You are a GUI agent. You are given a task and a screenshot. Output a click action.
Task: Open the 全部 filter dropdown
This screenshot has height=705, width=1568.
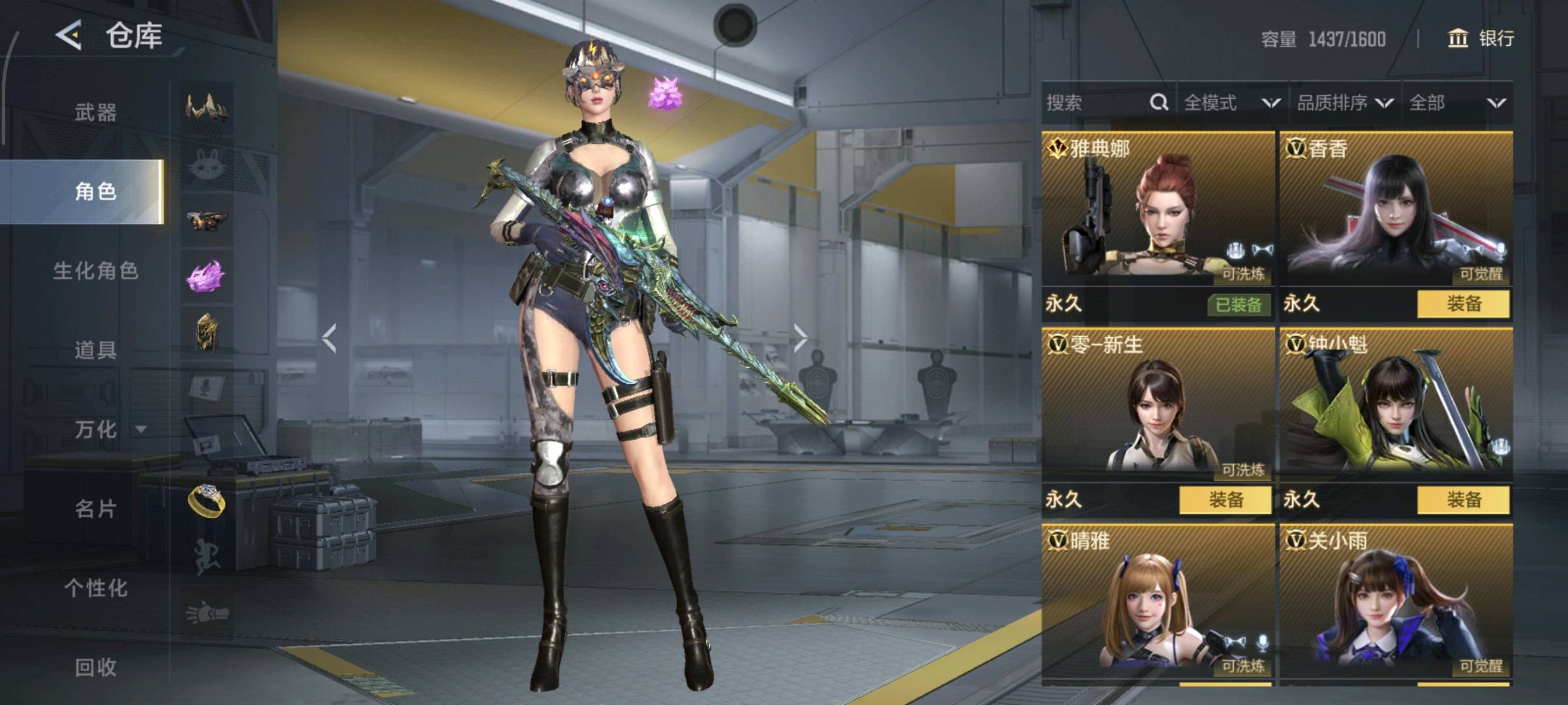(1456, 102)
